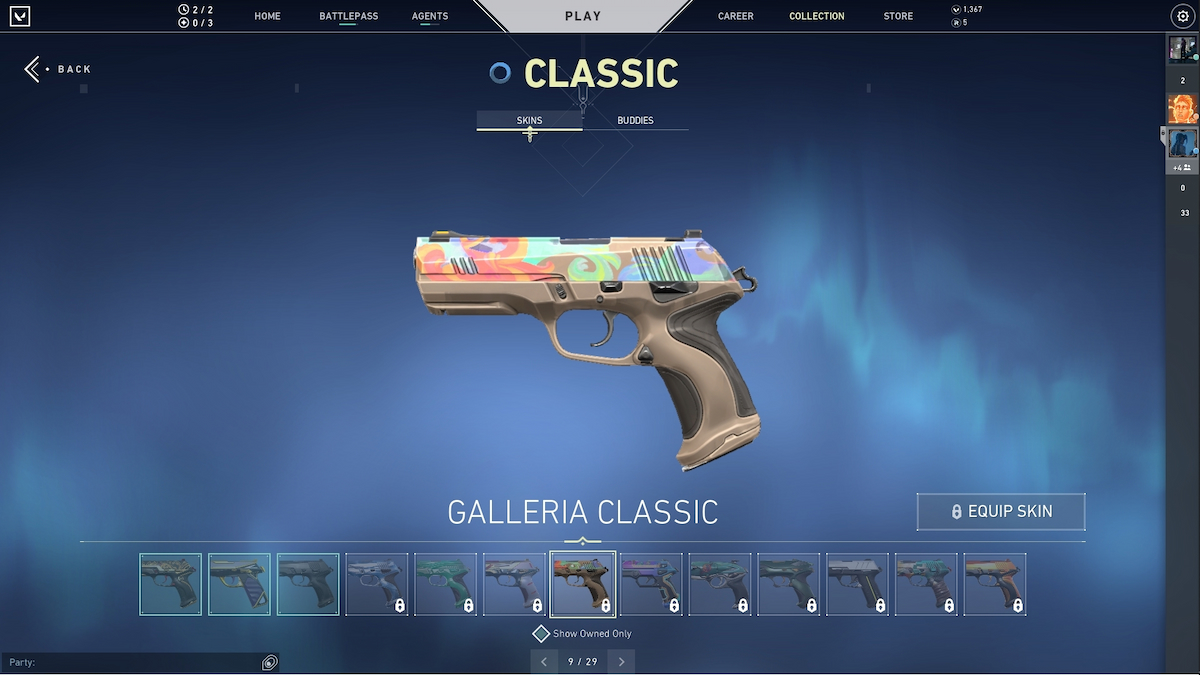Click the Valorant logo icon
This screenshot has height=675, width=1200.
coord(20,16)
